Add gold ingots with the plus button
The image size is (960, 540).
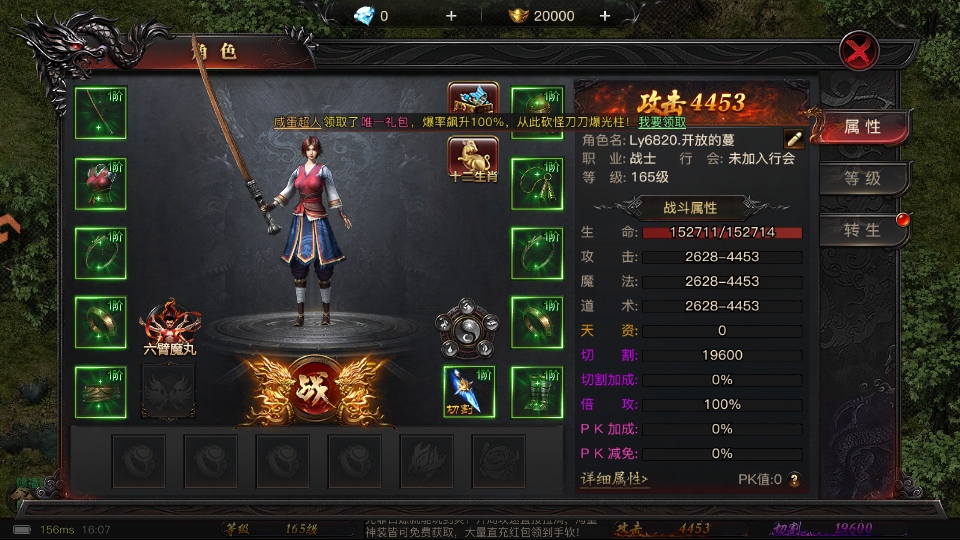coord(605,16)
